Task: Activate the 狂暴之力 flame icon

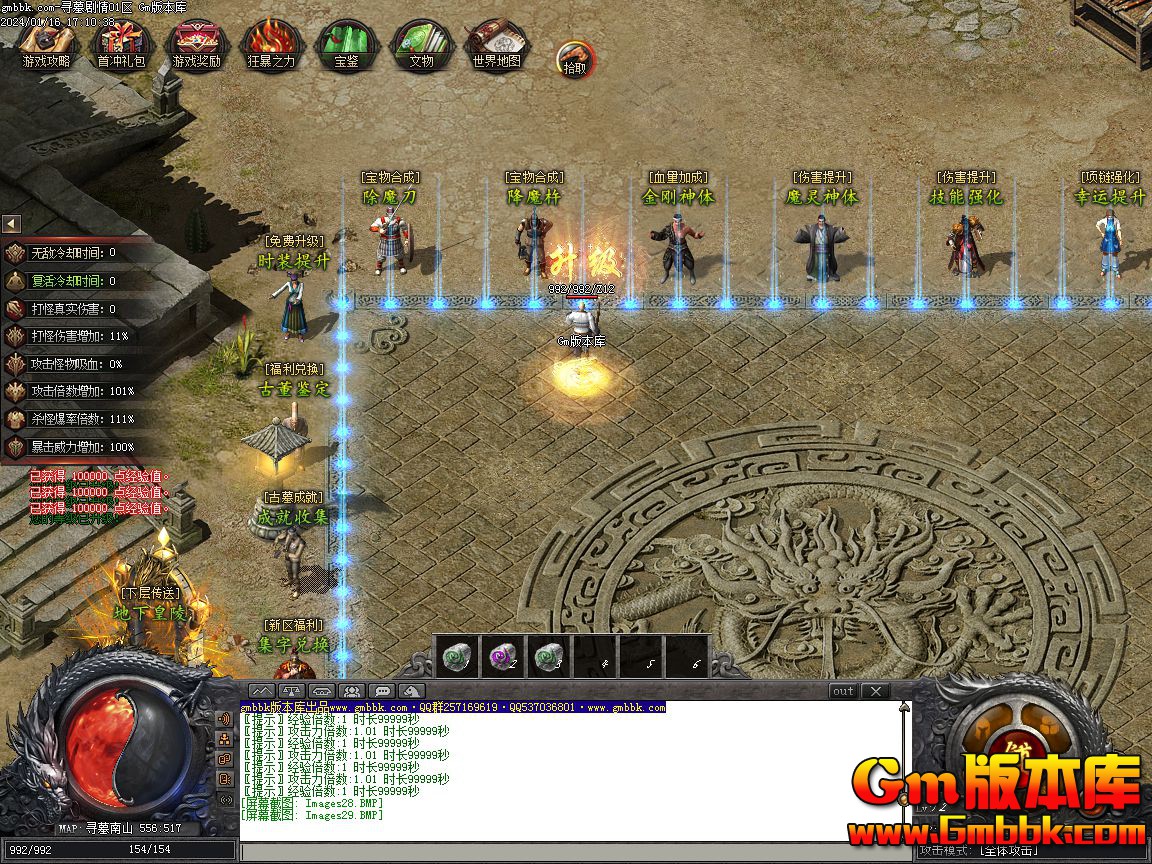Action: (x=271, y=45)
